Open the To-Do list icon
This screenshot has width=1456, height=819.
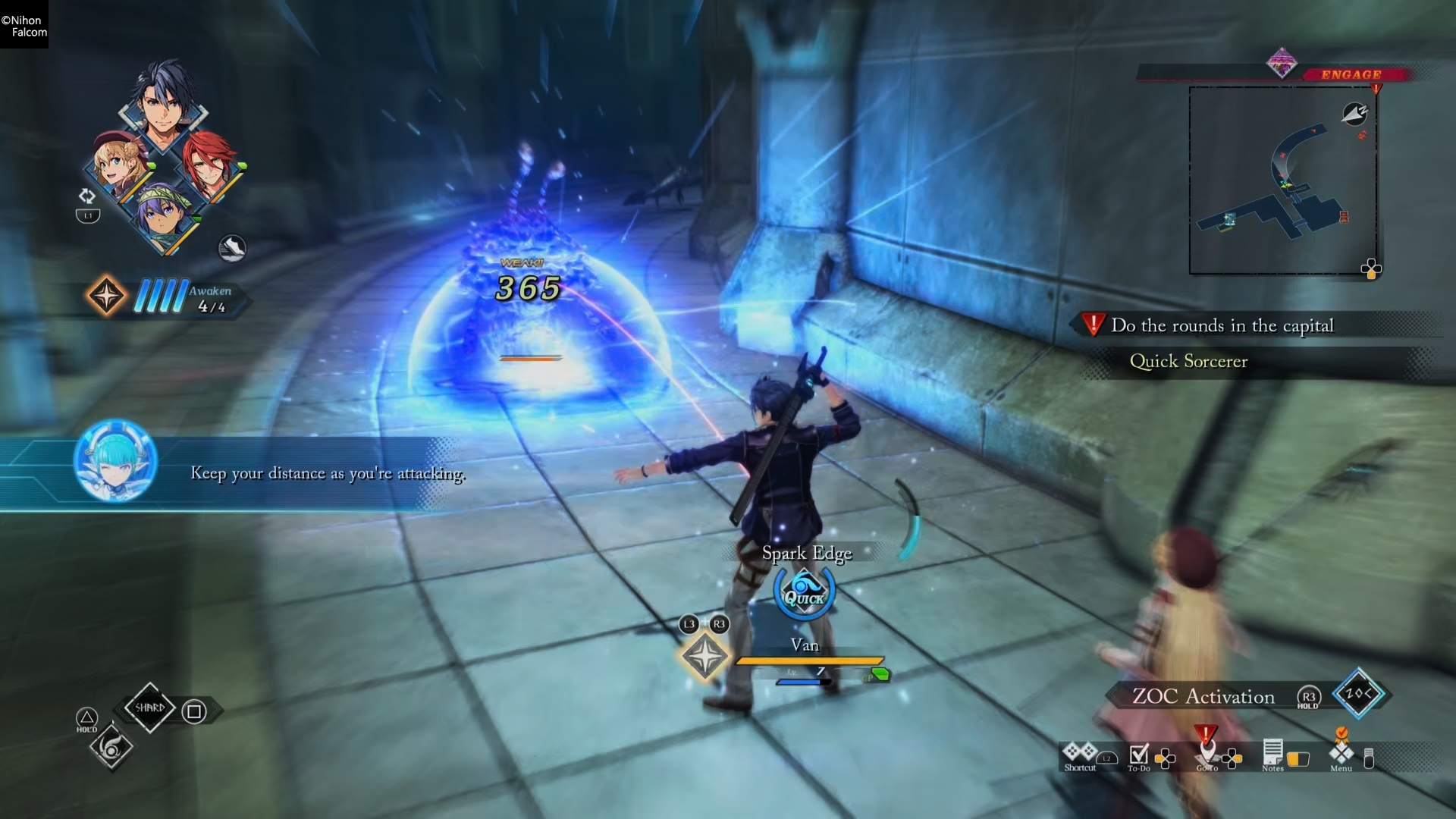click(x=1137, y=755)
